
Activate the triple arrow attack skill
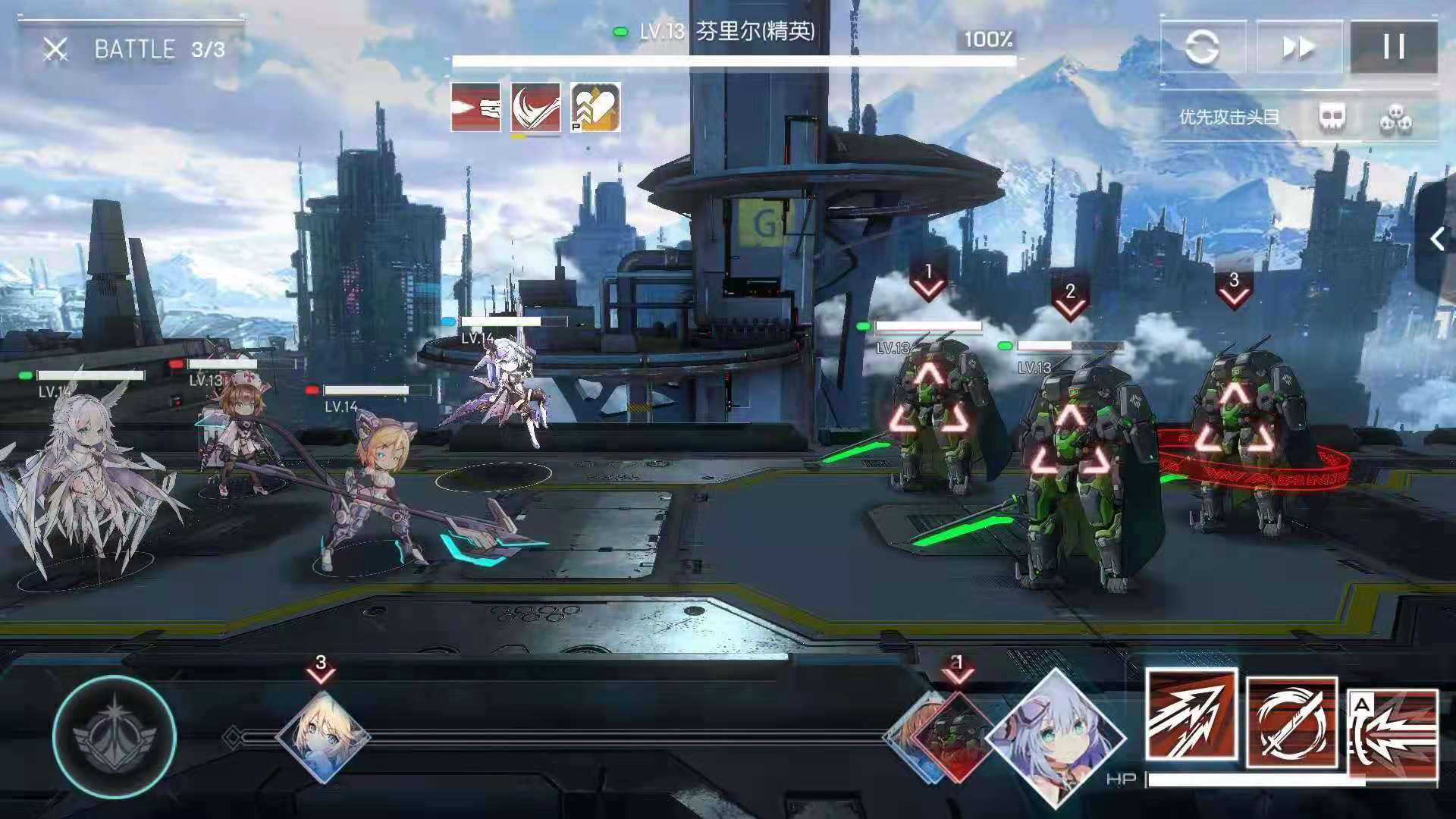pos(1191,715)
